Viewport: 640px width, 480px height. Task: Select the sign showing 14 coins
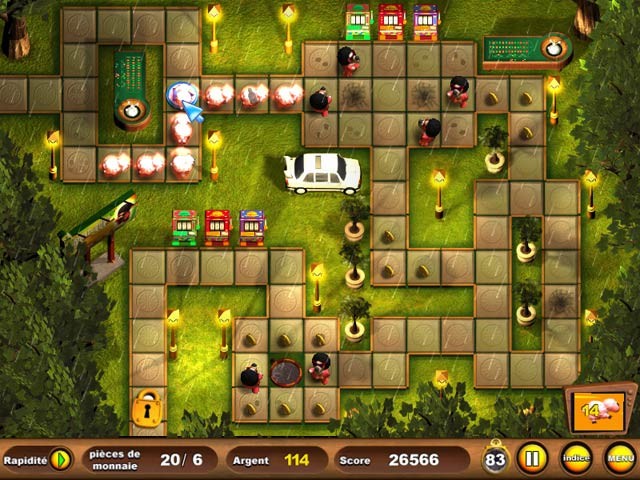pos(598,411)
